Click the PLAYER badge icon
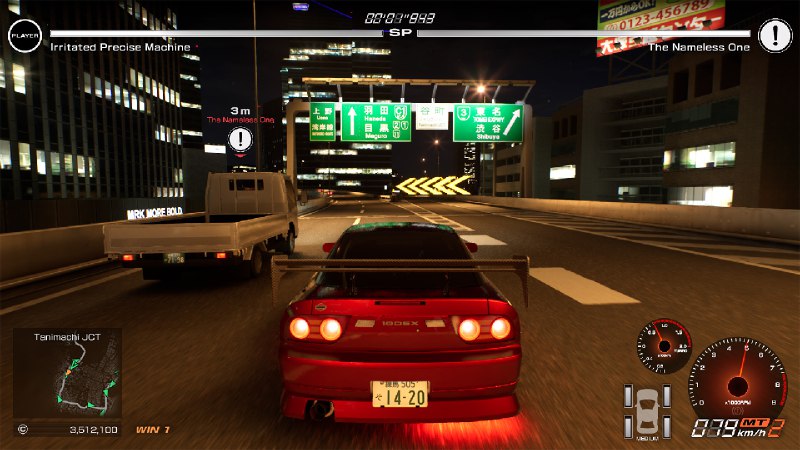Viewport: 800px width, 450px height. click(x=24, y=36)
